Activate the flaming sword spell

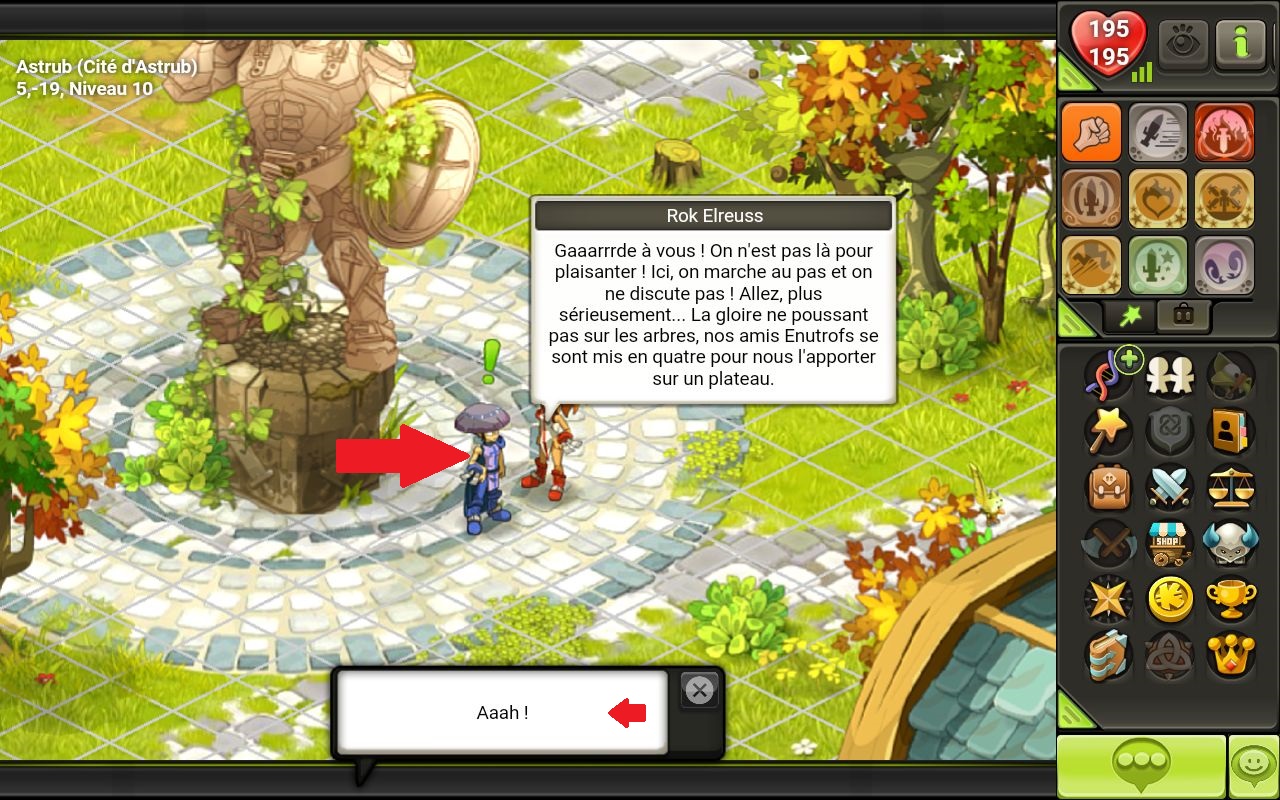coord(1224,133)
